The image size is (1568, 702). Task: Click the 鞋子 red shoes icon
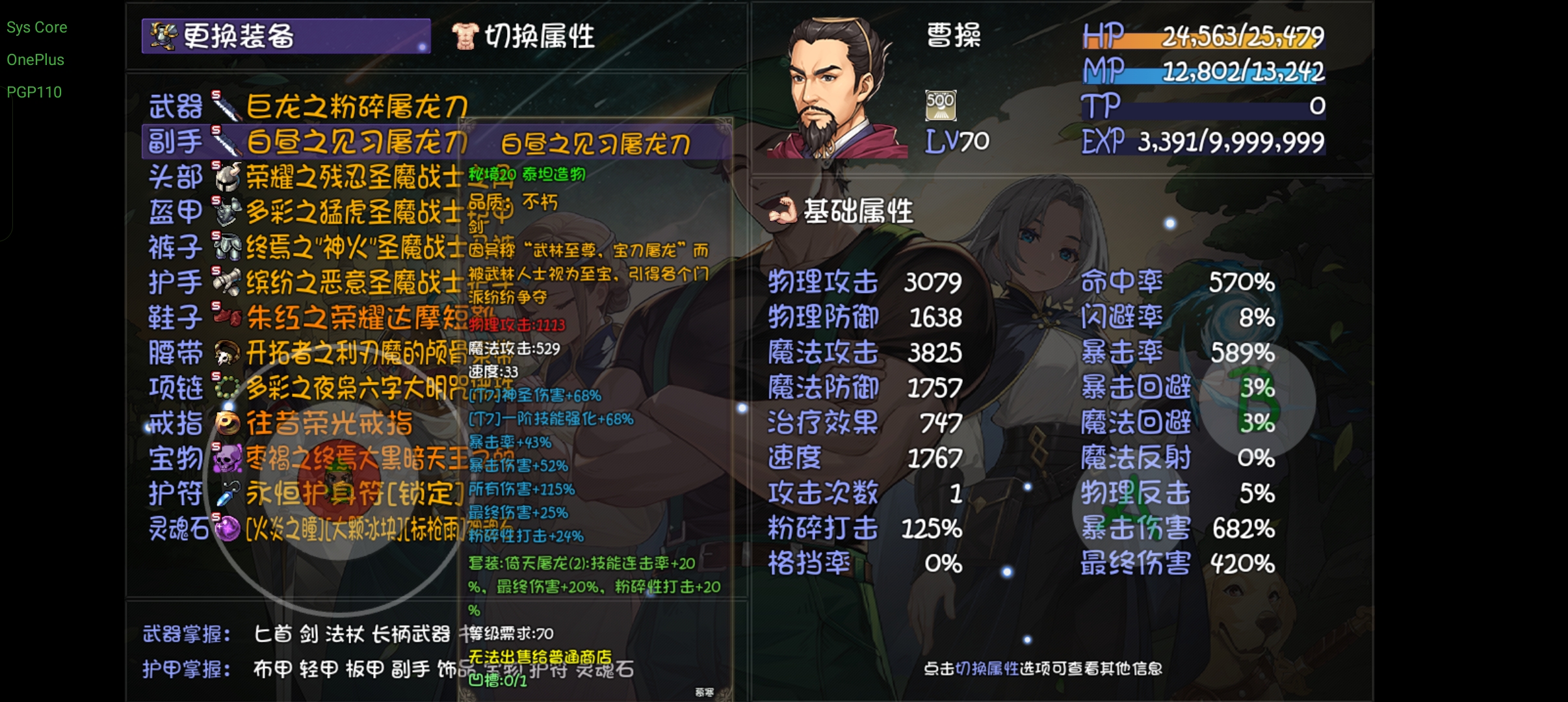coord(226,314)
